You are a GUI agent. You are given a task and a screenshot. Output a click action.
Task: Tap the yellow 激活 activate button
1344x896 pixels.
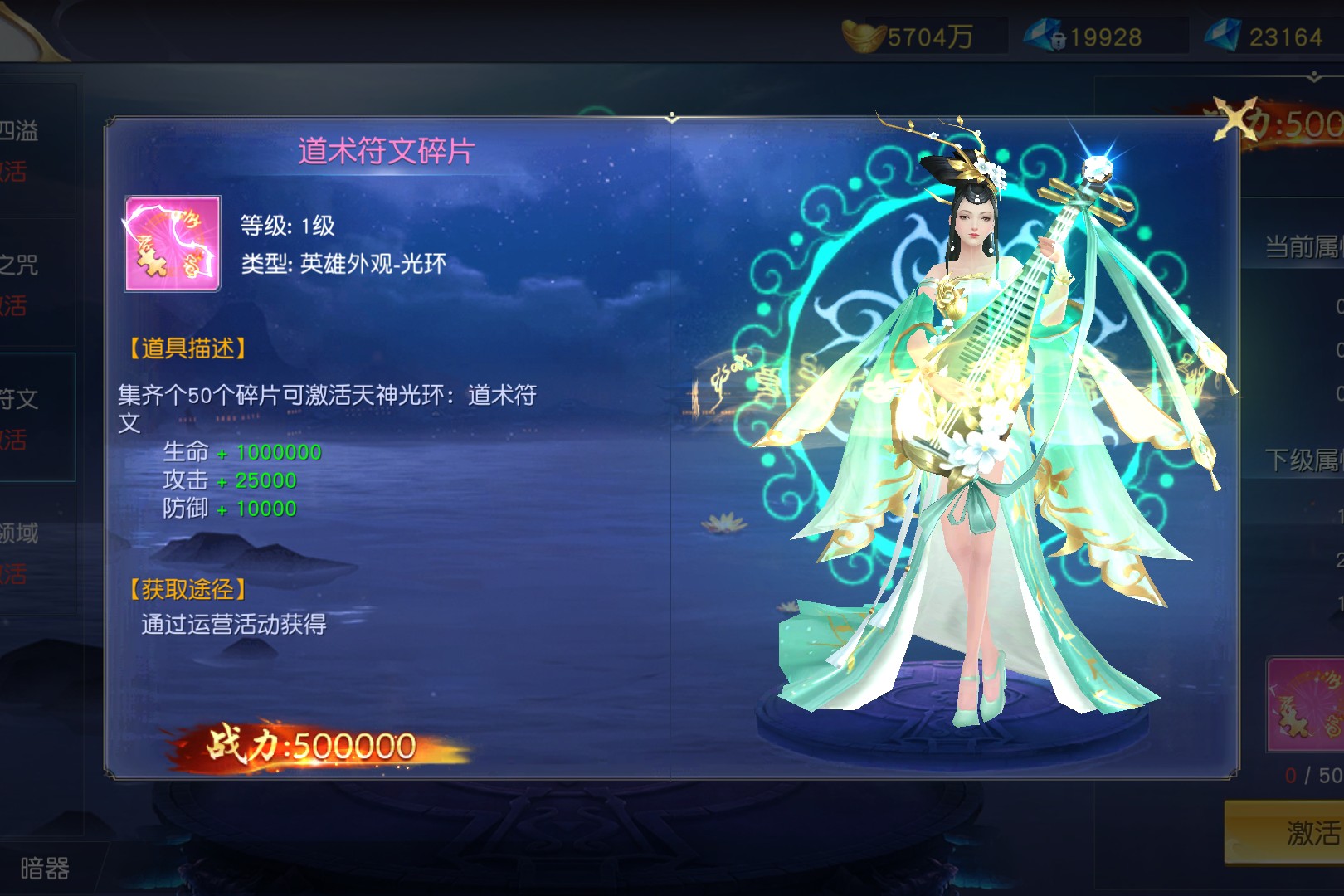pyautogui.click(x=1286, y=832)
